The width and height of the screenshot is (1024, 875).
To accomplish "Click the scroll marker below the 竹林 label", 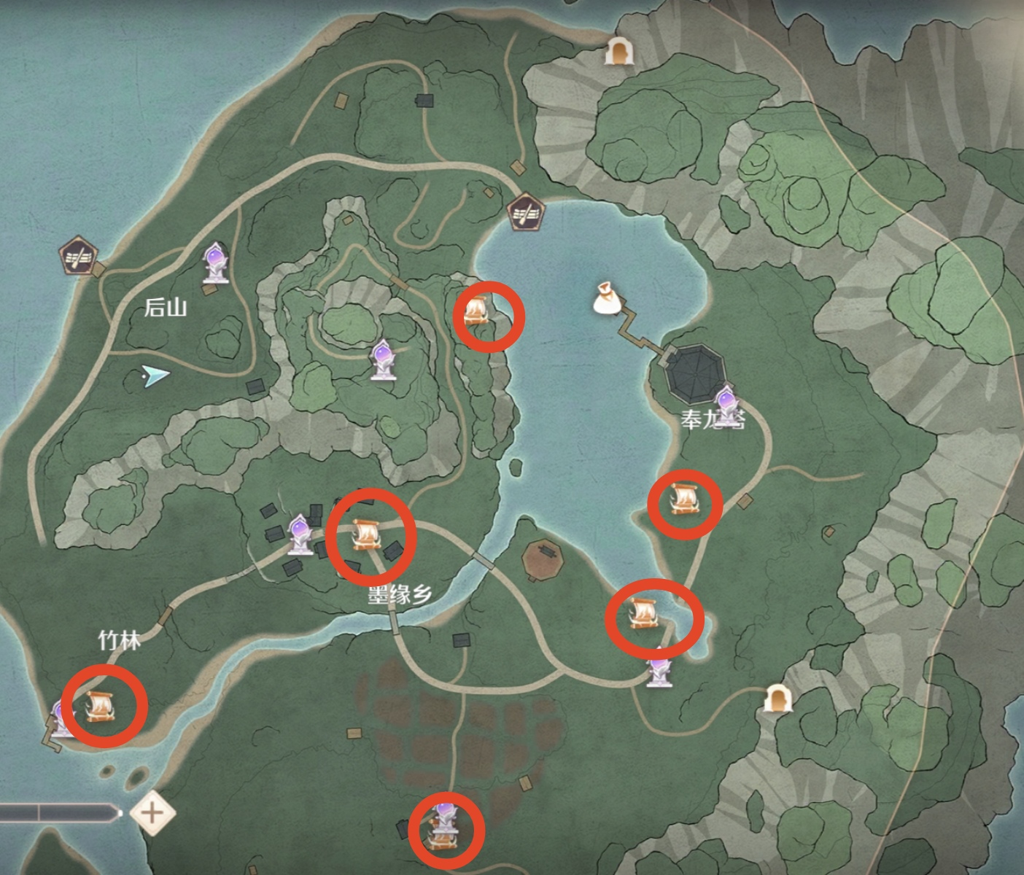I will click(x=100, y=705).
